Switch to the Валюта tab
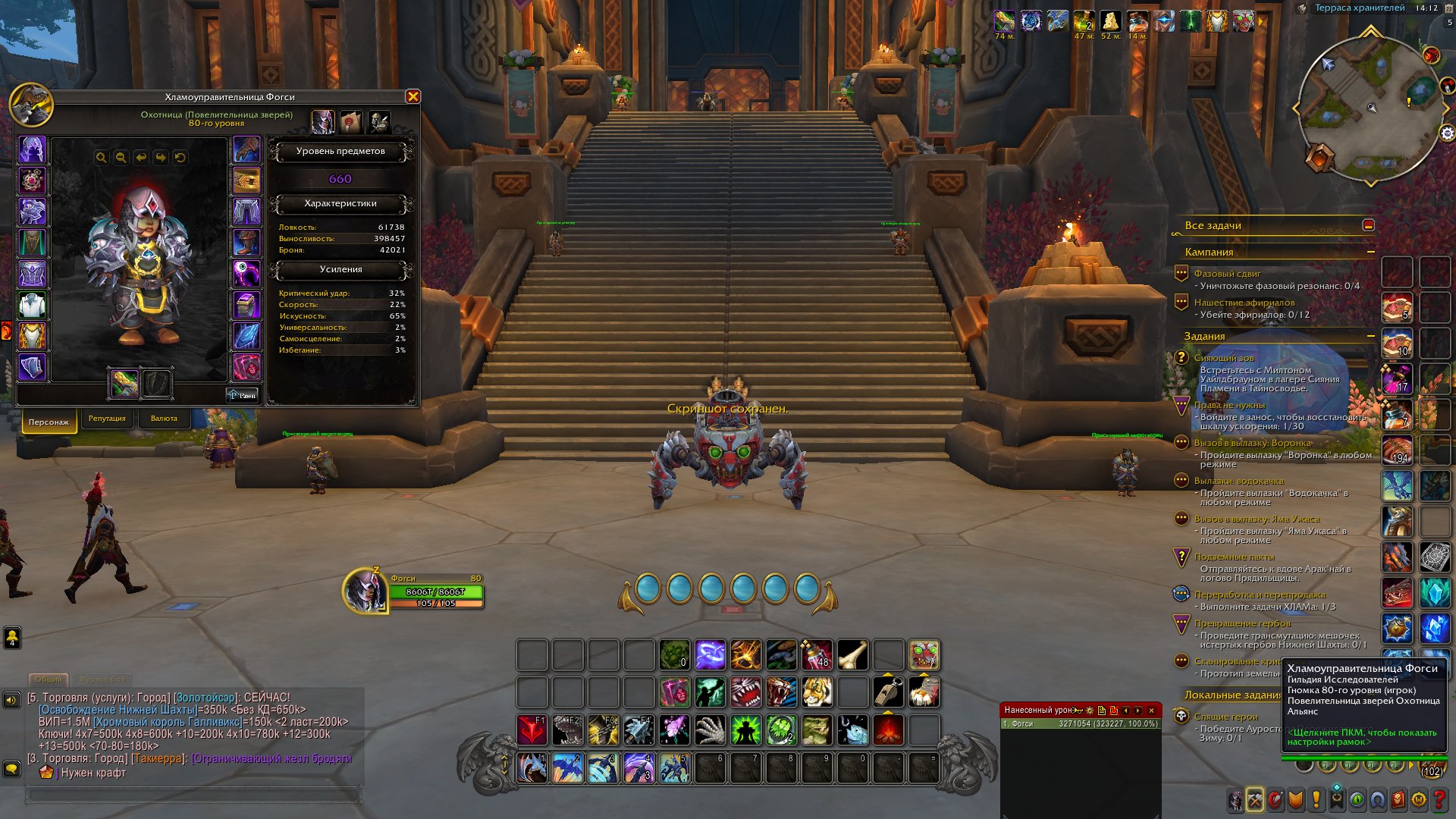 (x=166, y=419)
